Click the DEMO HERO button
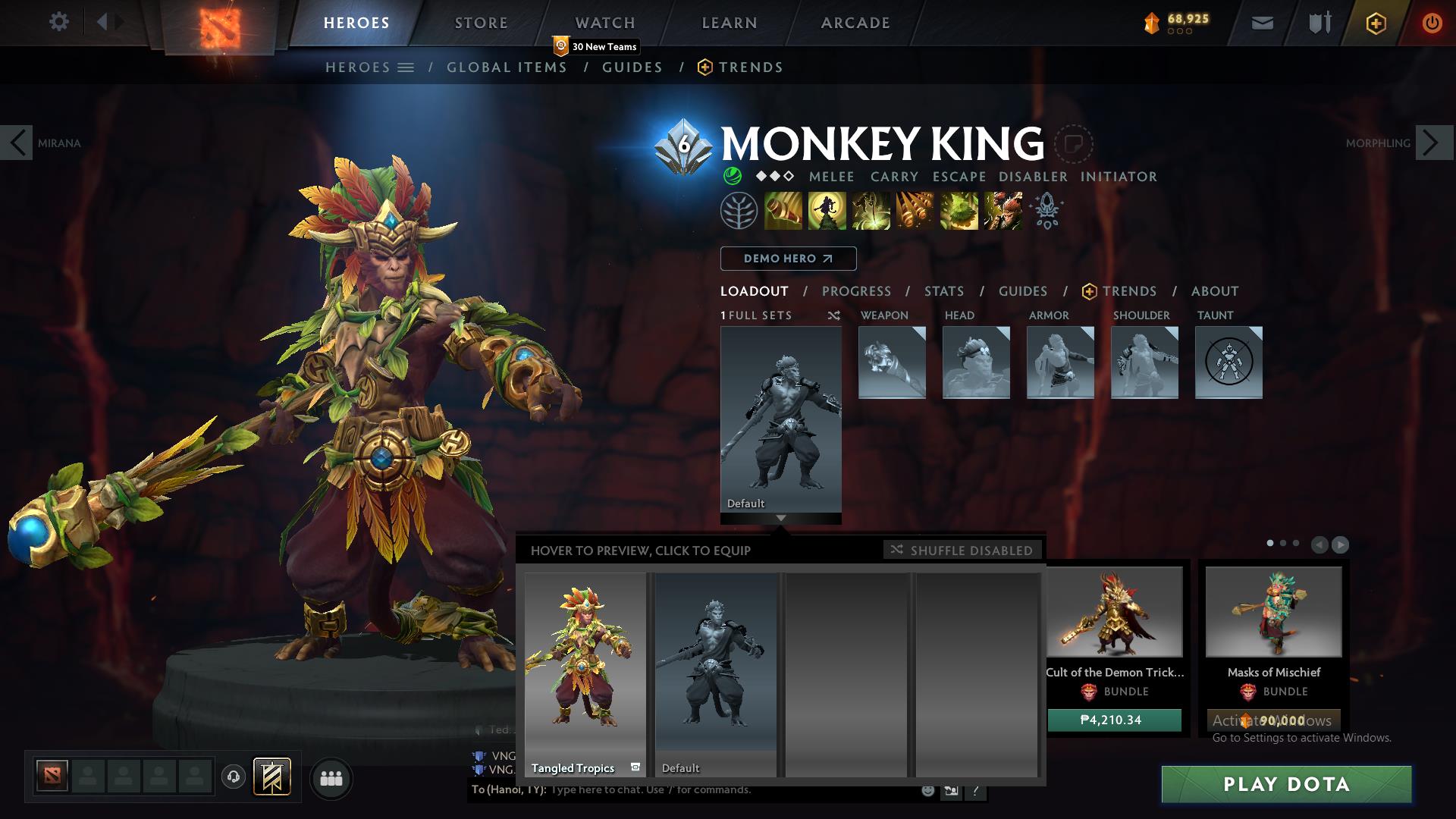Image resolution: width=1456 pixels, height=819 pixels. coord(787,259)
